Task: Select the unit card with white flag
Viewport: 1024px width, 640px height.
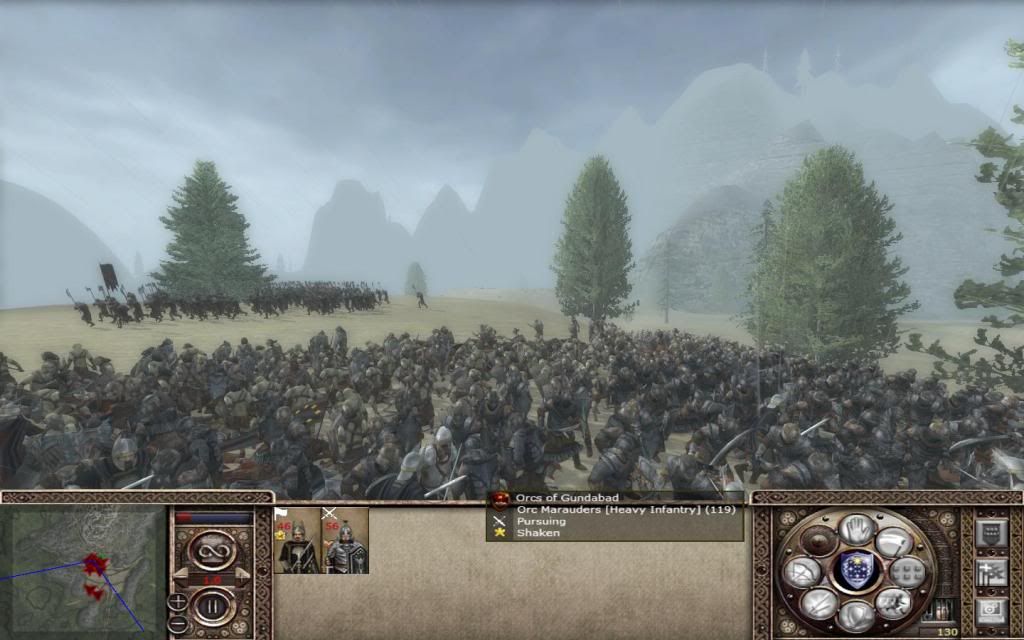Action: point(297,541)
